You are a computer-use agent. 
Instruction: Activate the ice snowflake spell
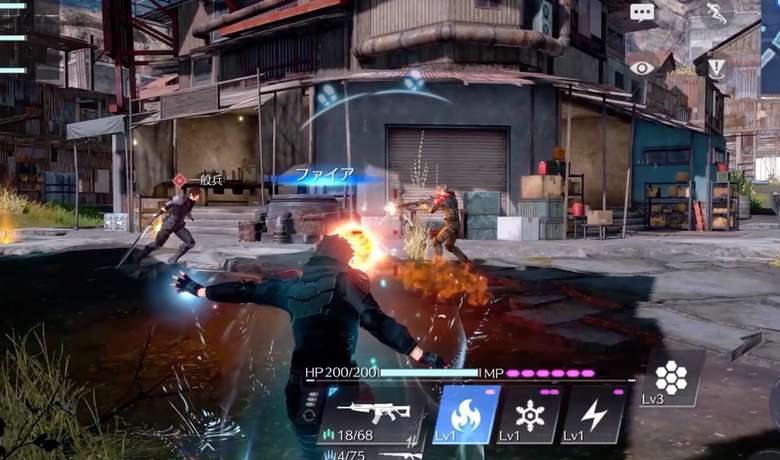pos(529,414)
